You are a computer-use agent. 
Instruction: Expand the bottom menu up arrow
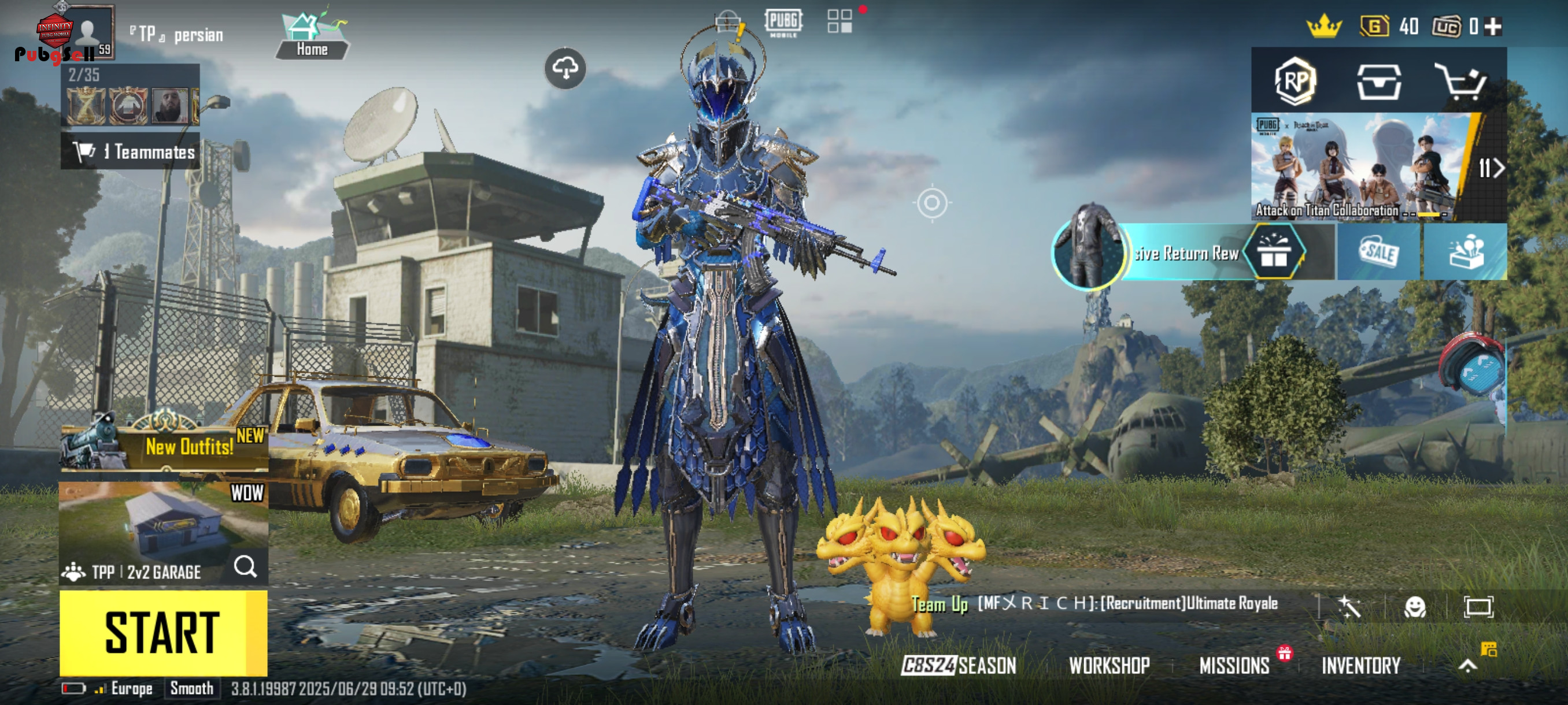(x=1467, y=666)
